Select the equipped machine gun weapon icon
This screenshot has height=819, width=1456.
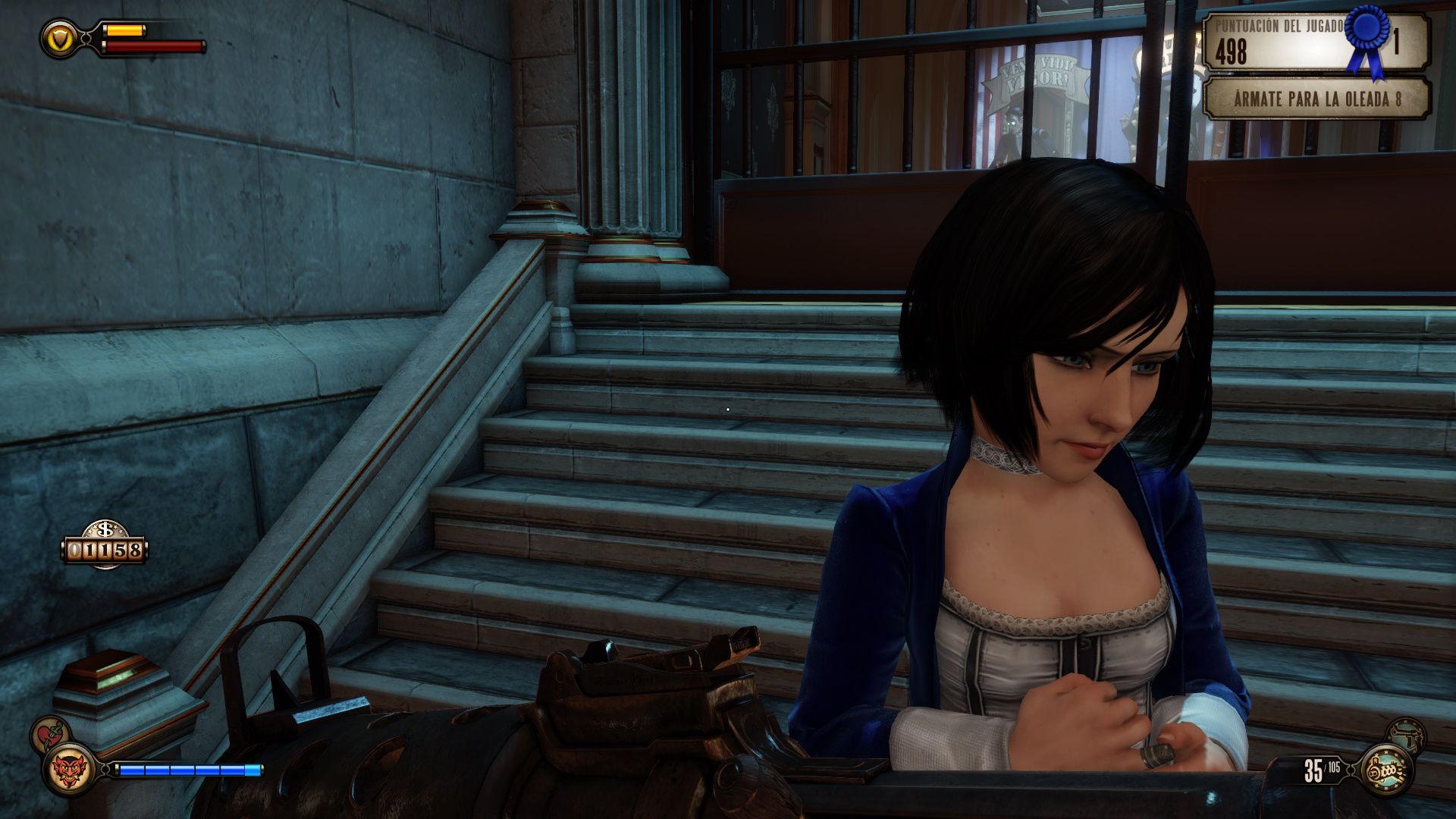[x=1386, y=770]
